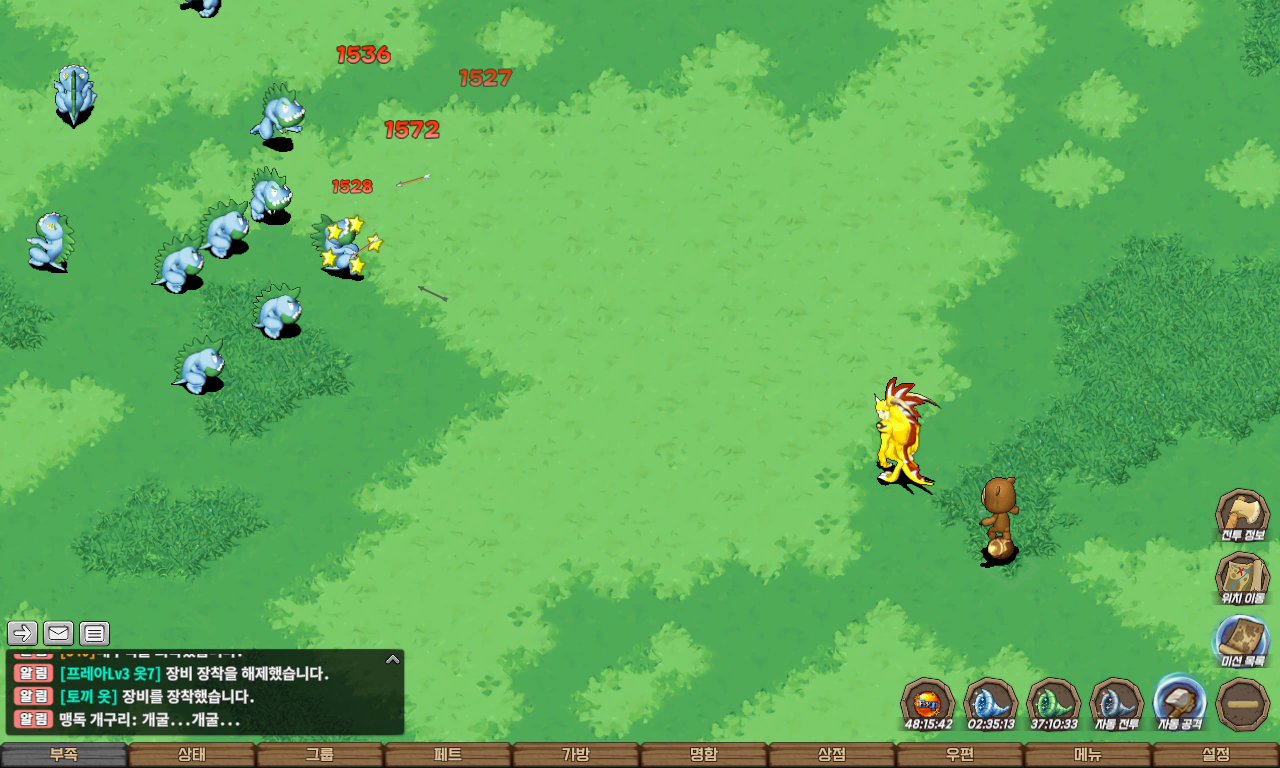This screenshot has height=768, width=1280.
Task: Open the 그룹 (group) tab
Action: (320, 755)
